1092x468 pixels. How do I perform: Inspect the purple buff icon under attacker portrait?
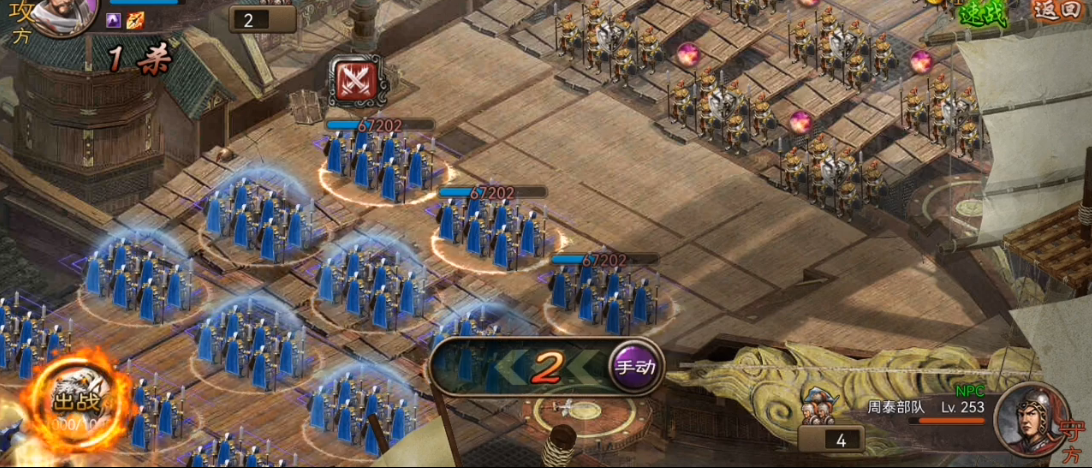pyautogui.click(x=114, y=20)
